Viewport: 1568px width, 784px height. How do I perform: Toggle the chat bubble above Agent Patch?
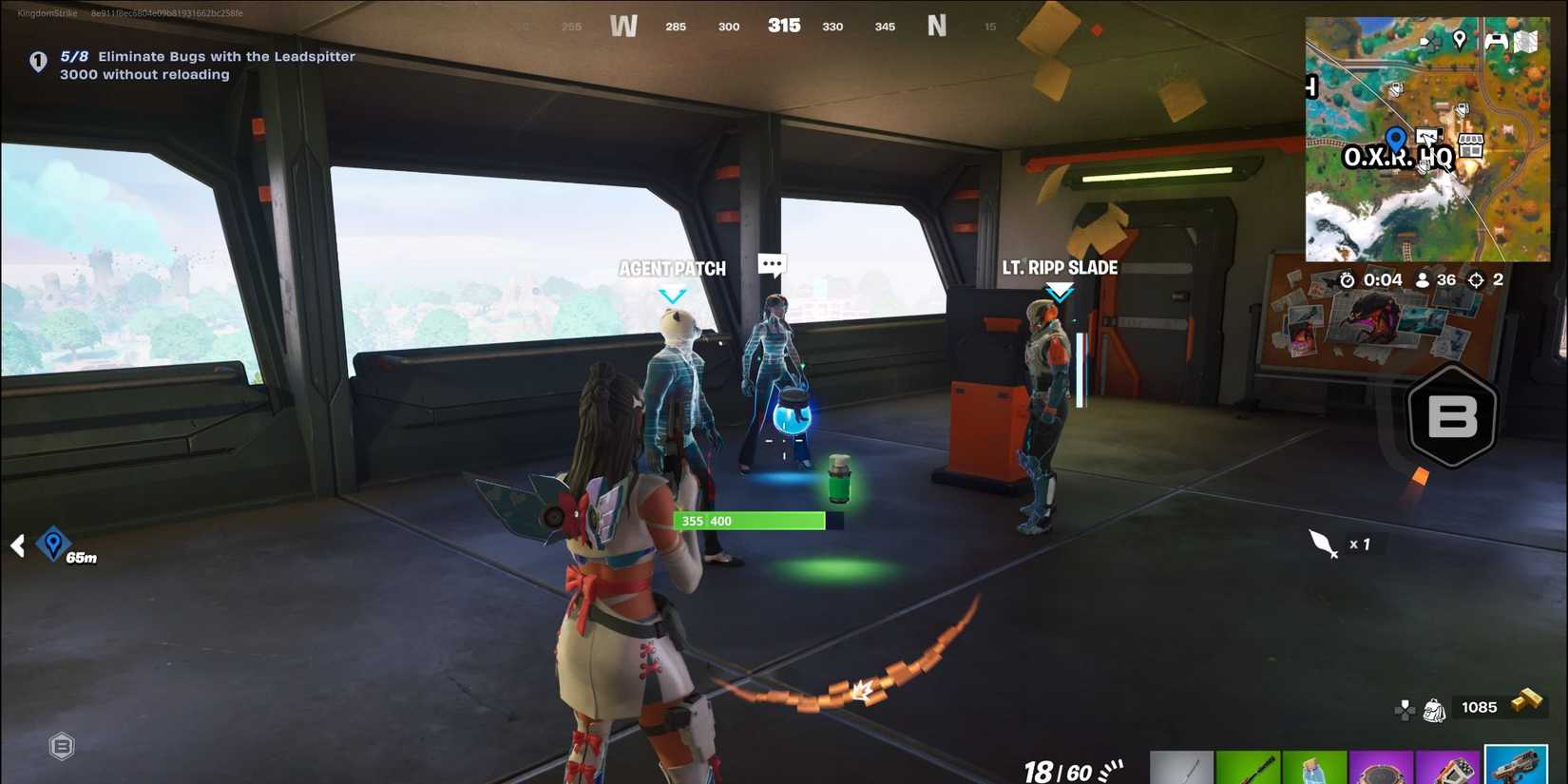772,263
